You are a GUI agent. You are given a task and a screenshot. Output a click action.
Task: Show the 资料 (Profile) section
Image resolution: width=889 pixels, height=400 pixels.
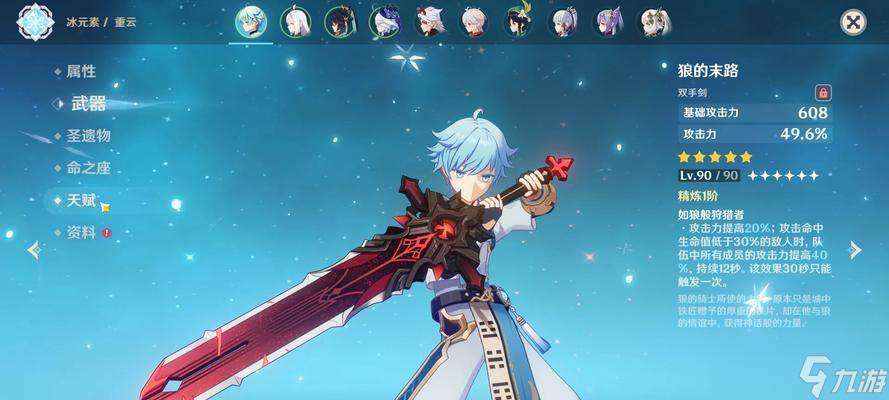82,233
